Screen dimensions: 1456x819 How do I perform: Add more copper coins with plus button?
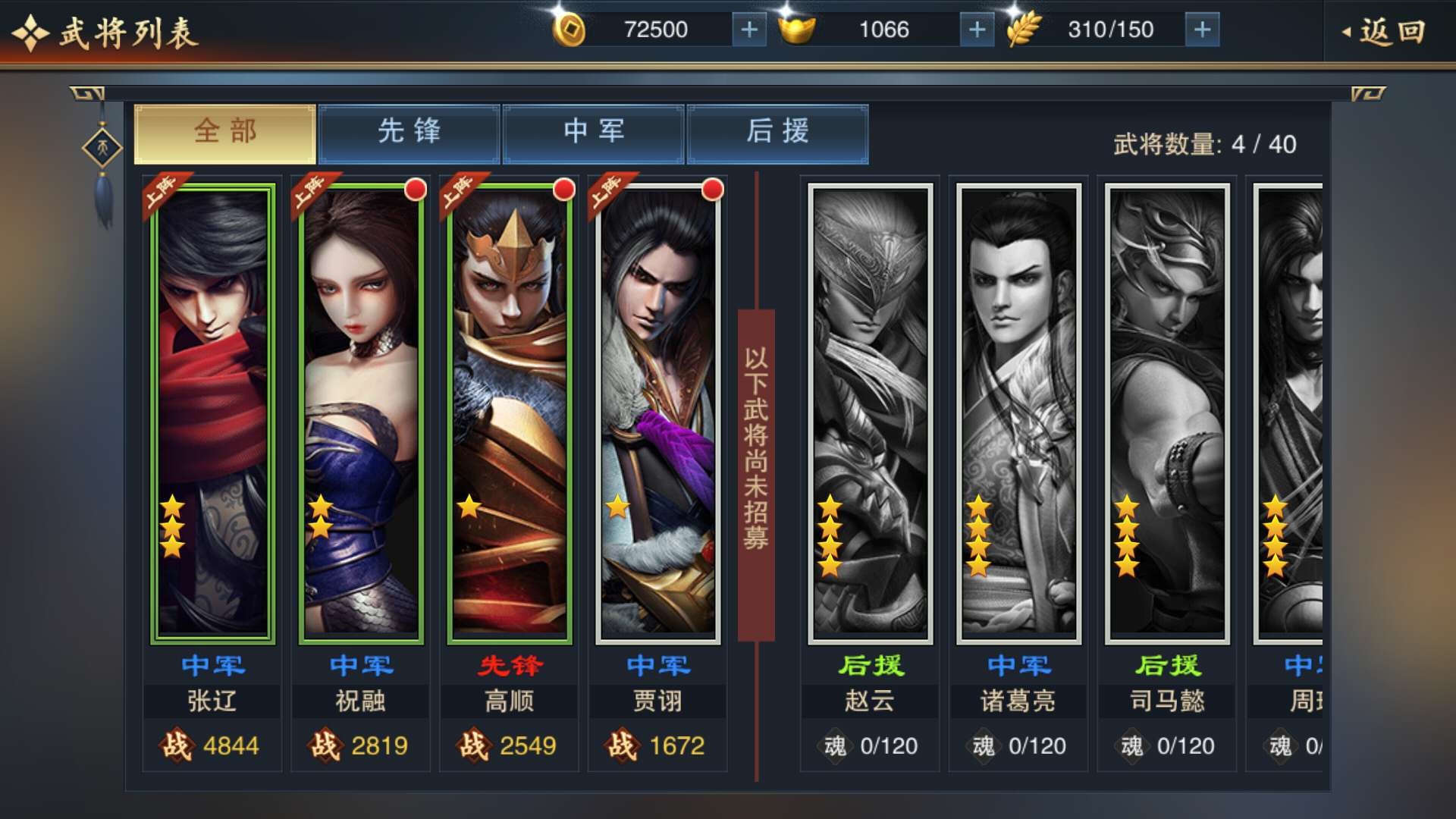click(748, 30)
